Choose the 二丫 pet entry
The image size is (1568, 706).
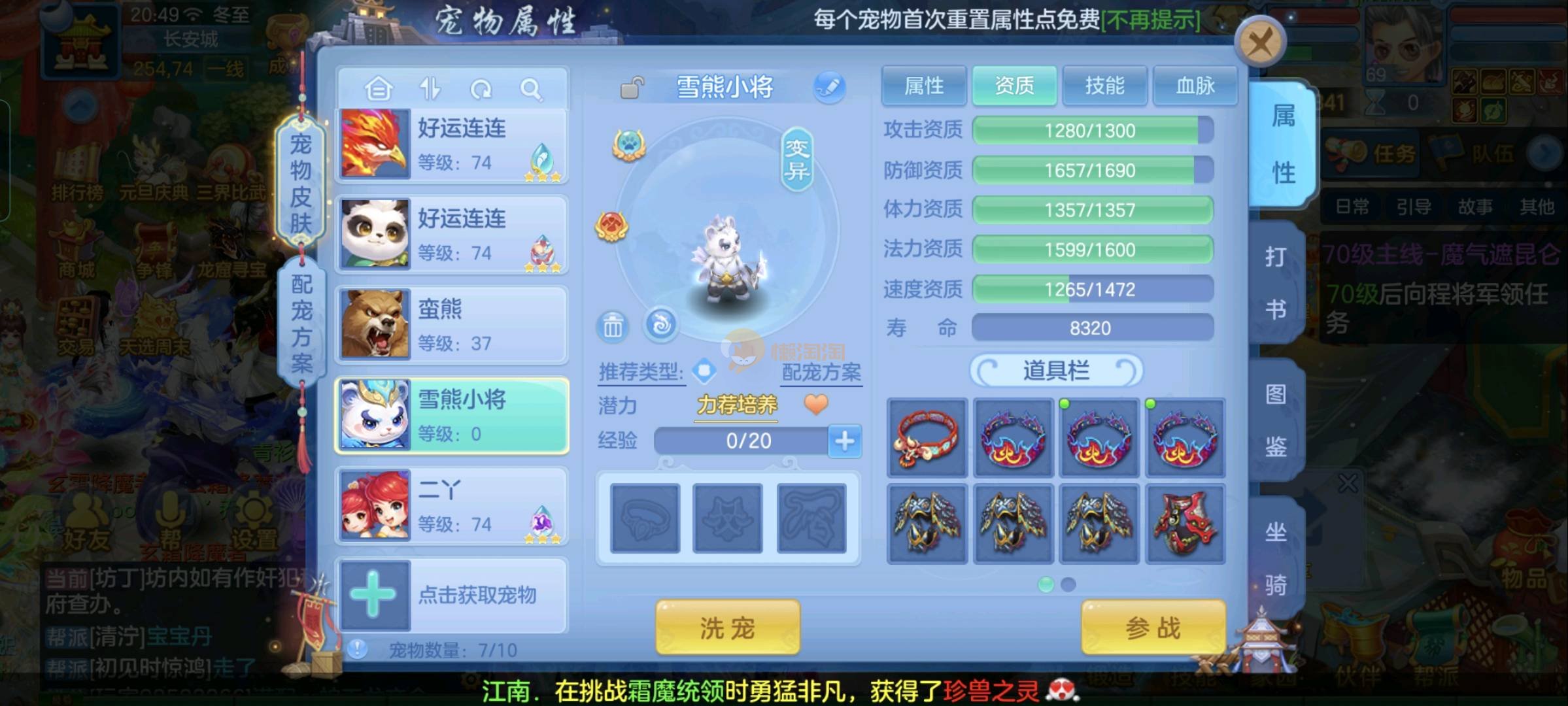451,506
